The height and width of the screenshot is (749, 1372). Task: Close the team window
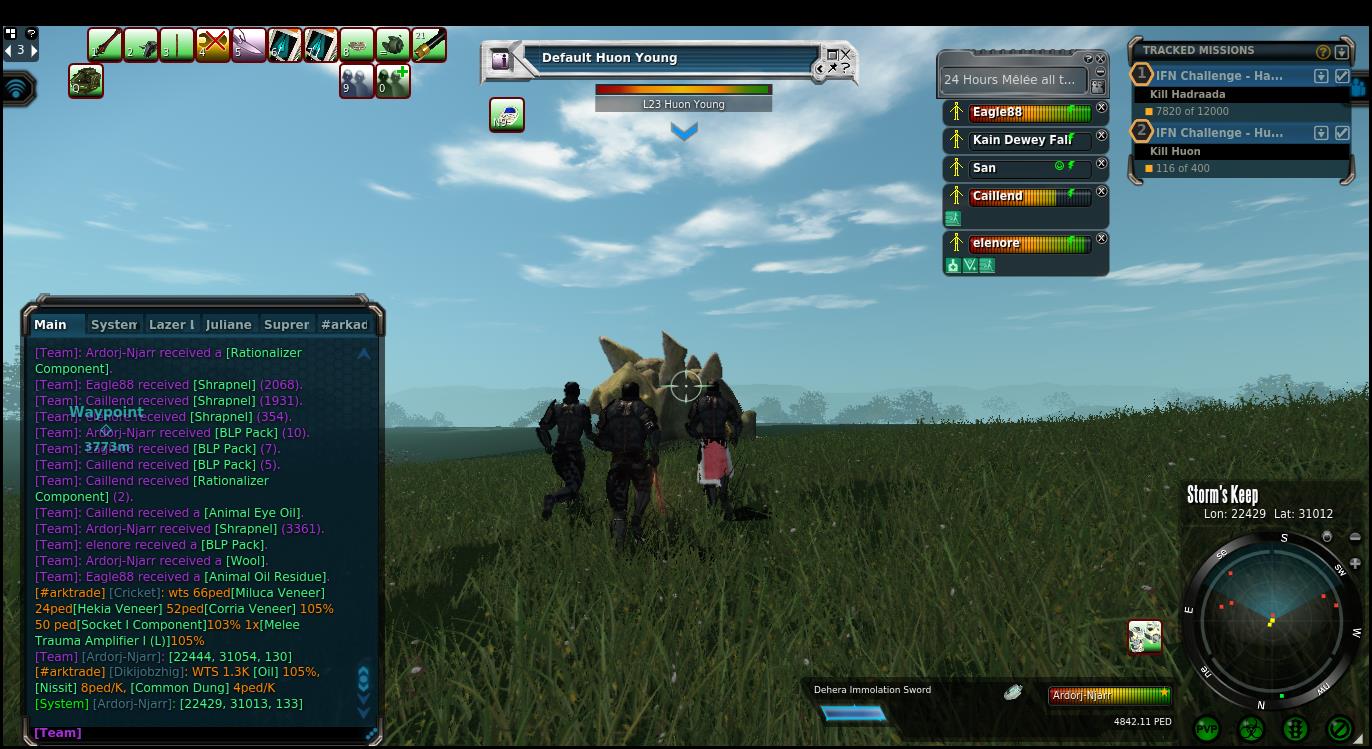1101,59
